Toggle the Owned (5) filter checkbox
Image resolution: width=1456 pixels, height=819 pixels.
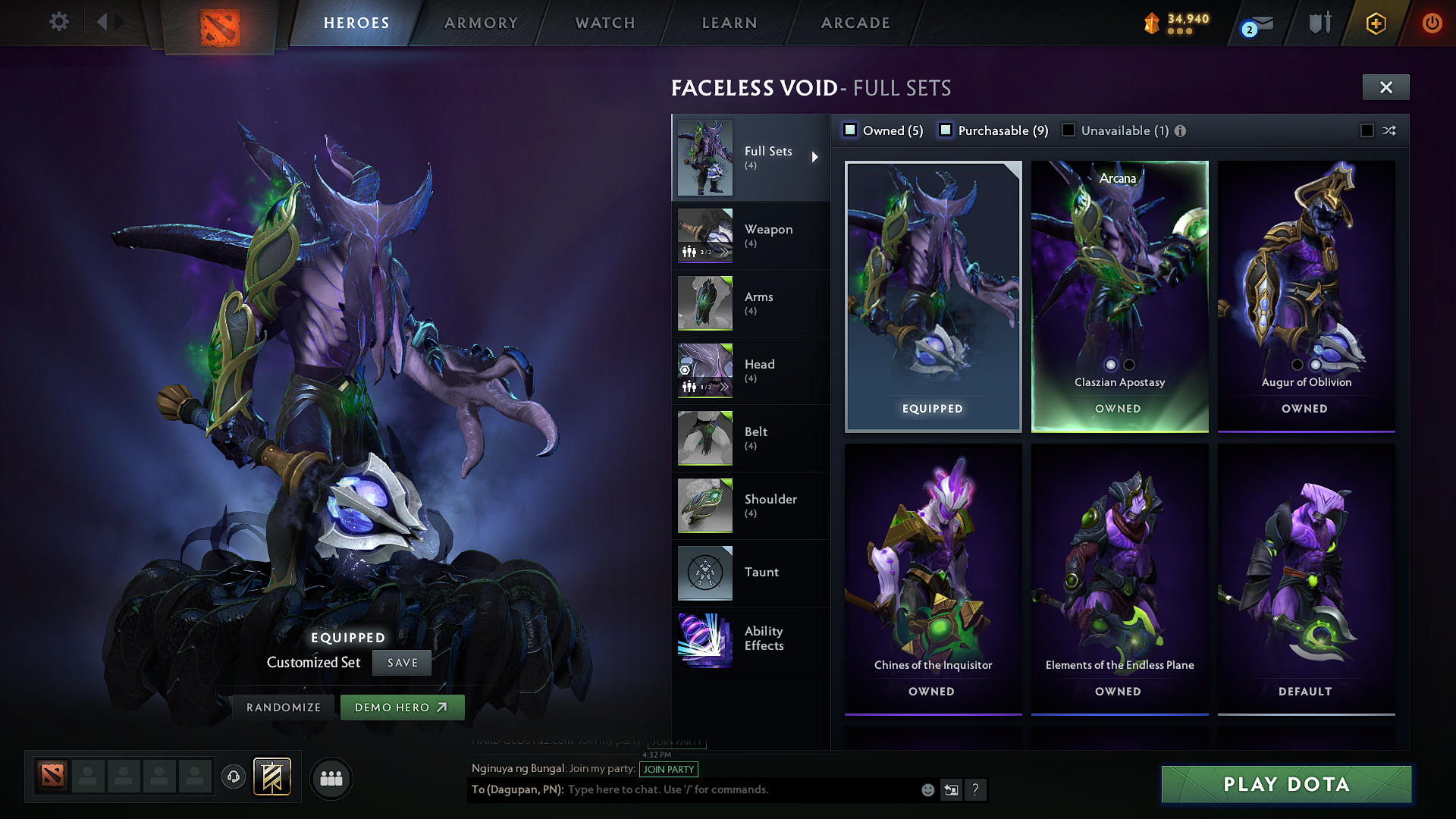(851, 130)
